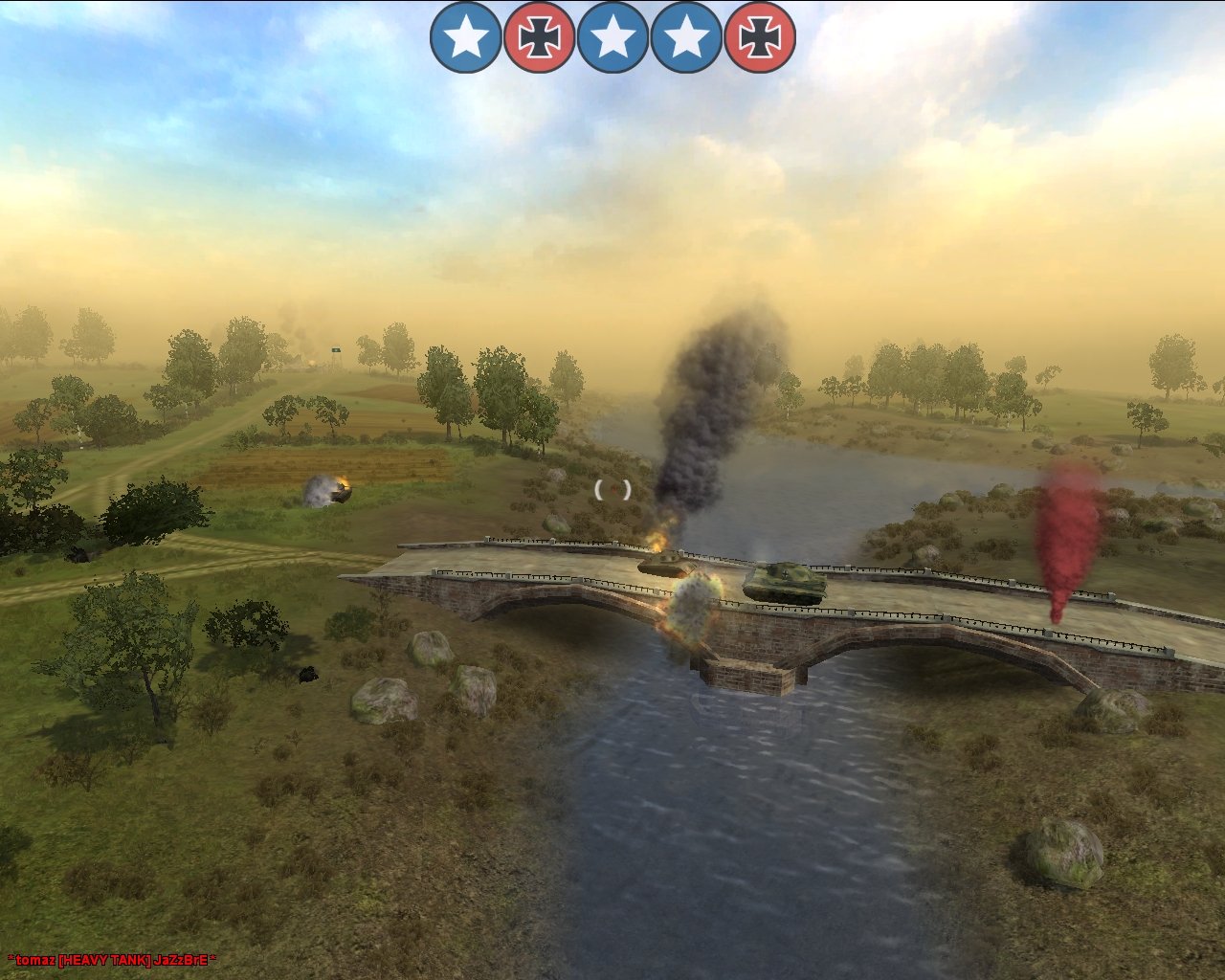Screen dimensions: 1225x980
Task: Select the tank near the left-side crops
Action: coord(341,494)
